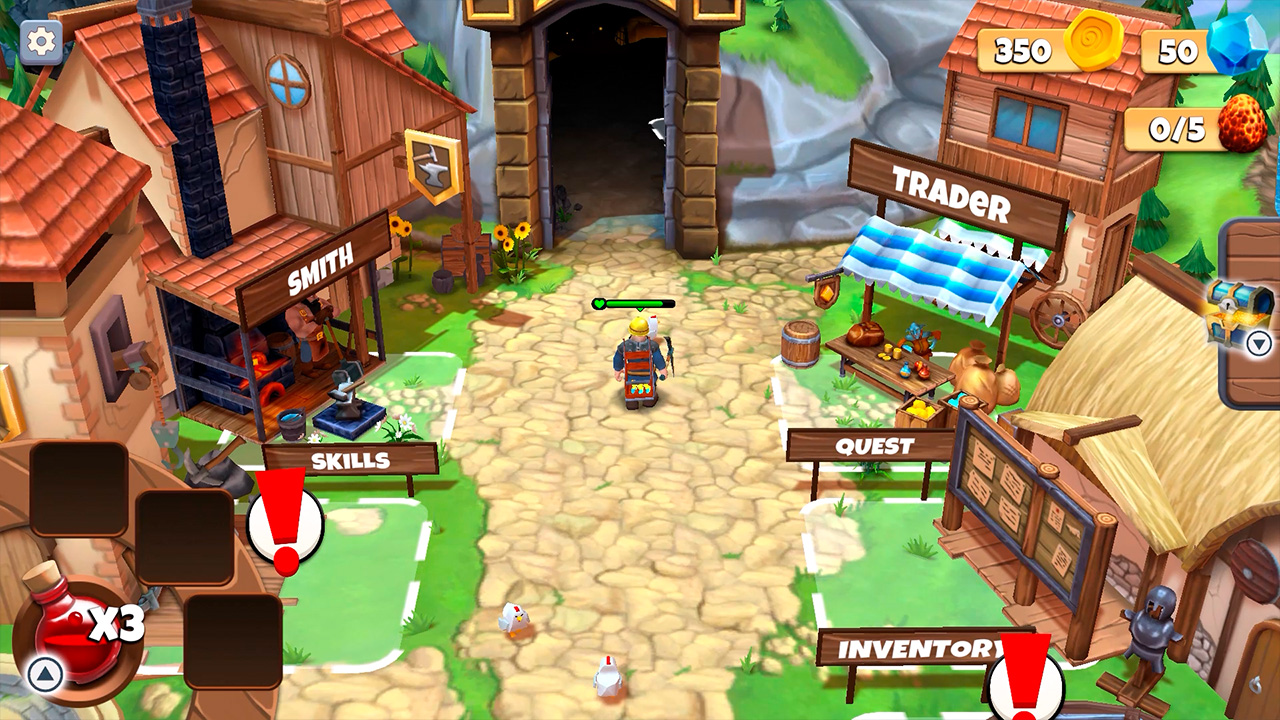Open the Skills menu sign
Image resolution: width=1280 pixels, height=720 pixels.
[351, 460]
